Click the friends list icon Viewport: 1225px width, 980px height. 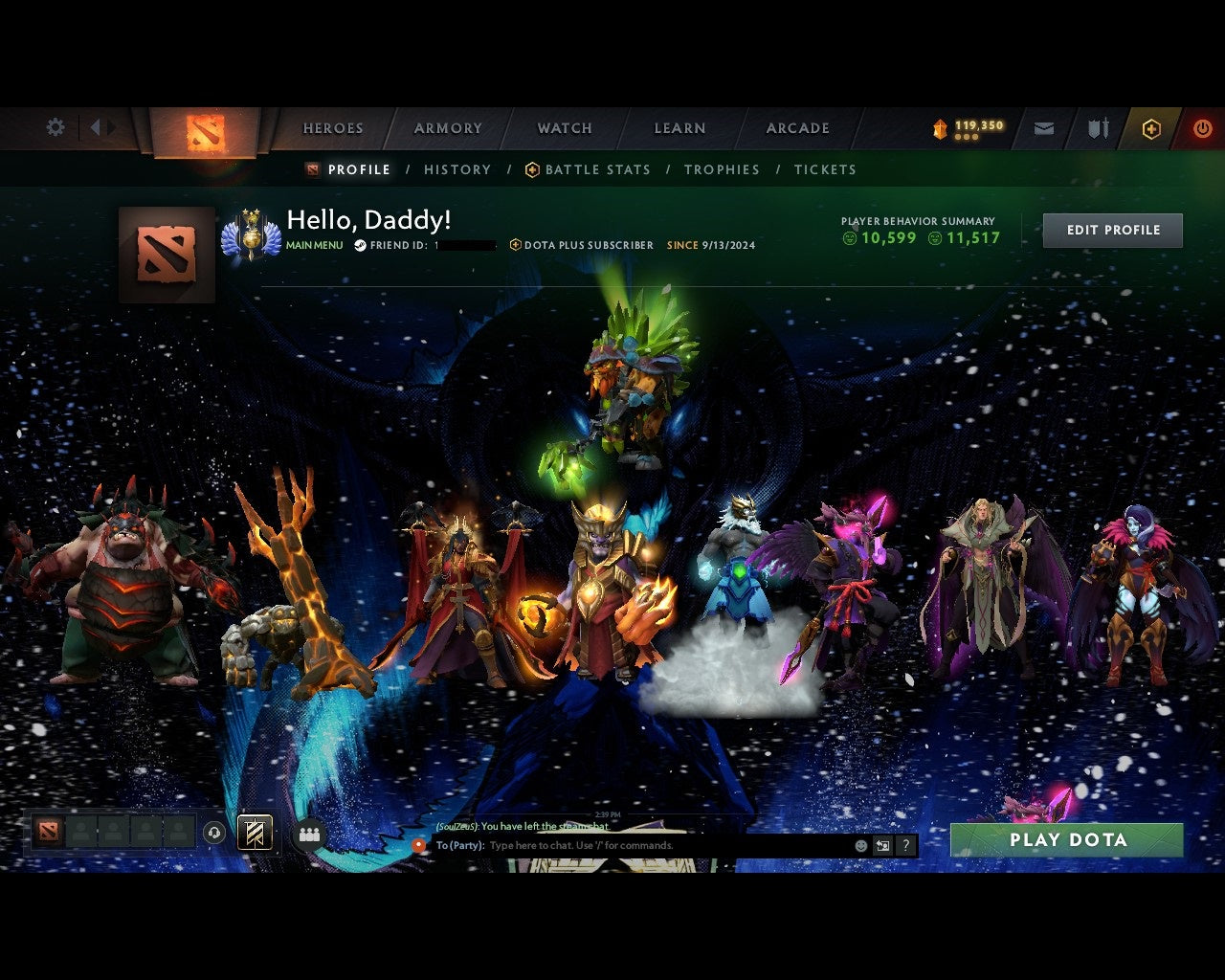click(x=307, y=833)
